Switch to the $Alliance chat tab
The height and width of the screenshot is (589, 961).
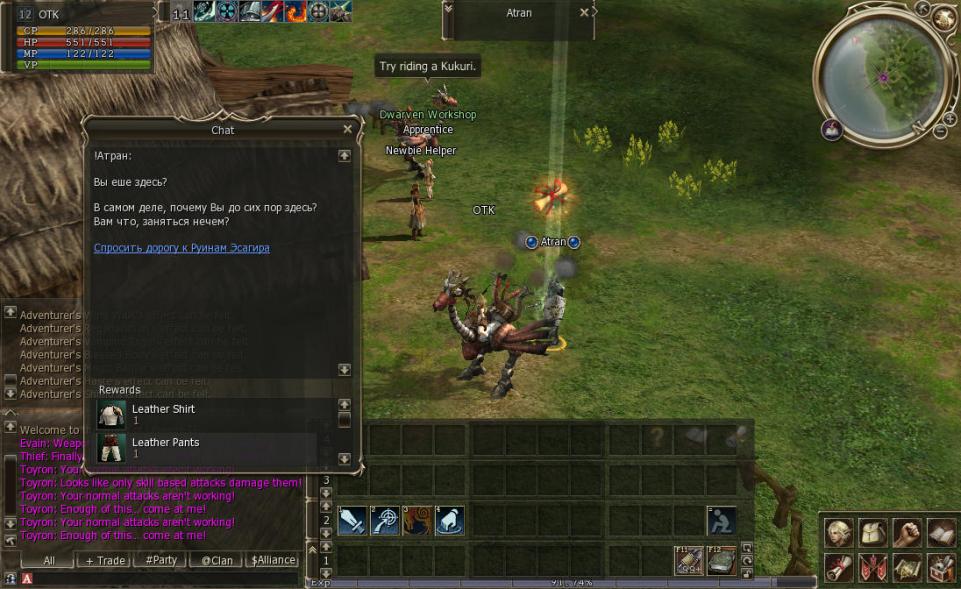coord(273,561)
